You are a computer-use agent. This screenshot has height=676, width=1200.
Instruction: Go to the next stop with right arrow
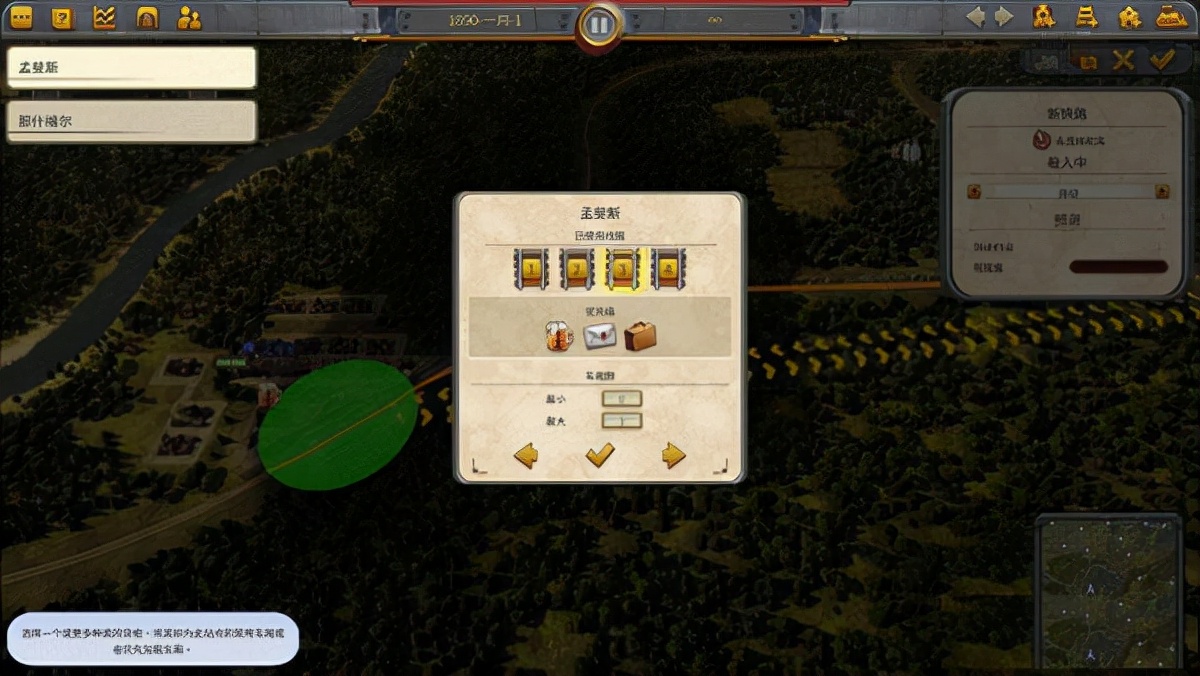click(674, 456)
